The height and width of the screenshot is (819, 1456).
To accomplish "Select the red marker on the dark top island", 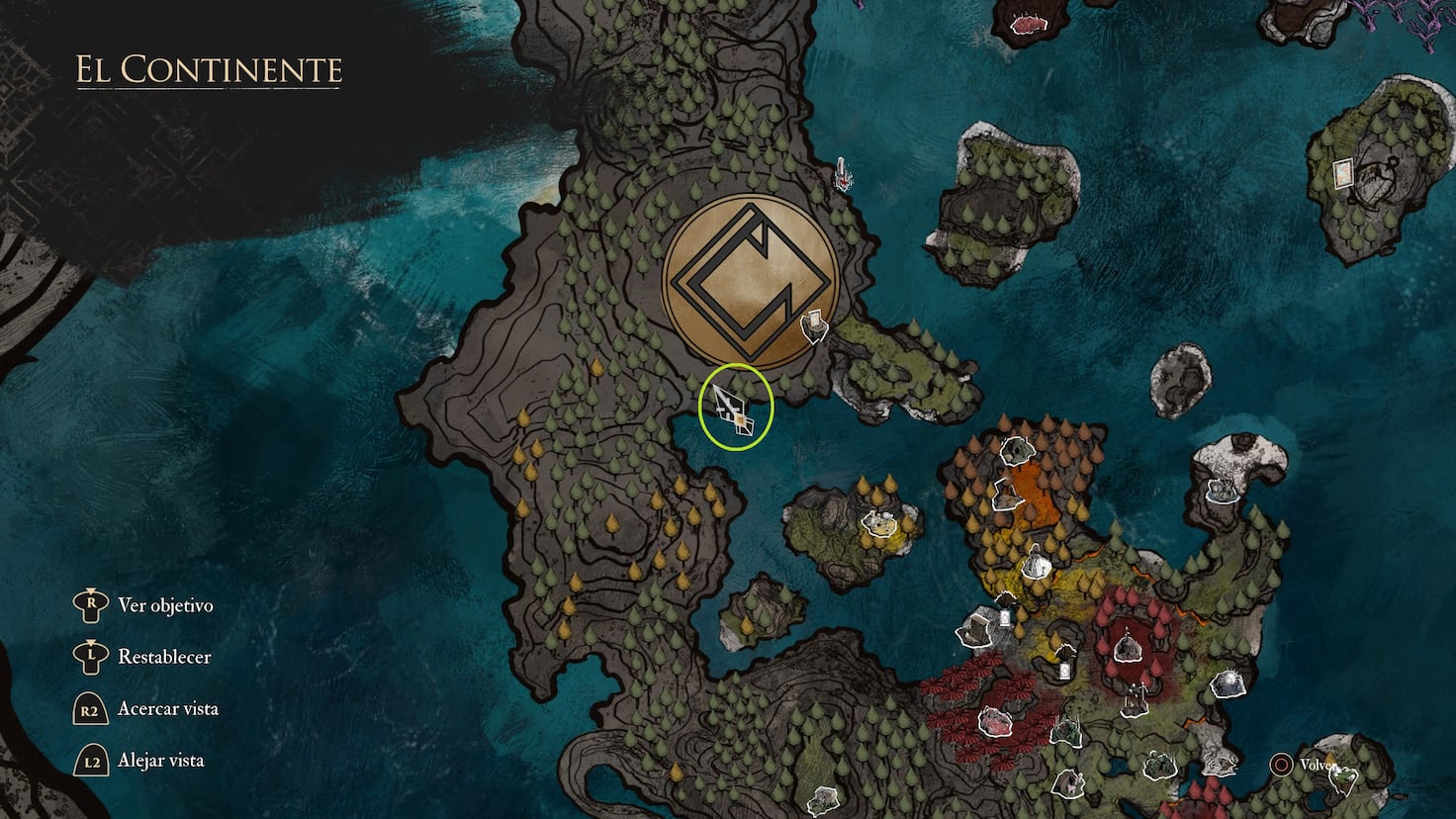I will pos(1029,22).
